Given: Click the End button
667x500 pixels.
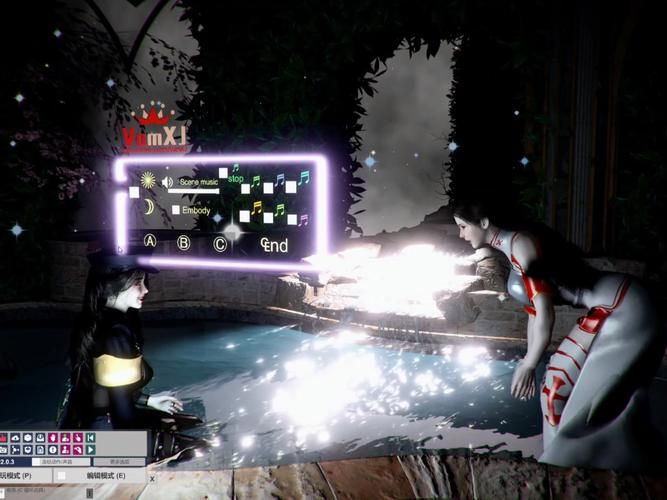Looking at the screenshot, I should click(274, 245).
